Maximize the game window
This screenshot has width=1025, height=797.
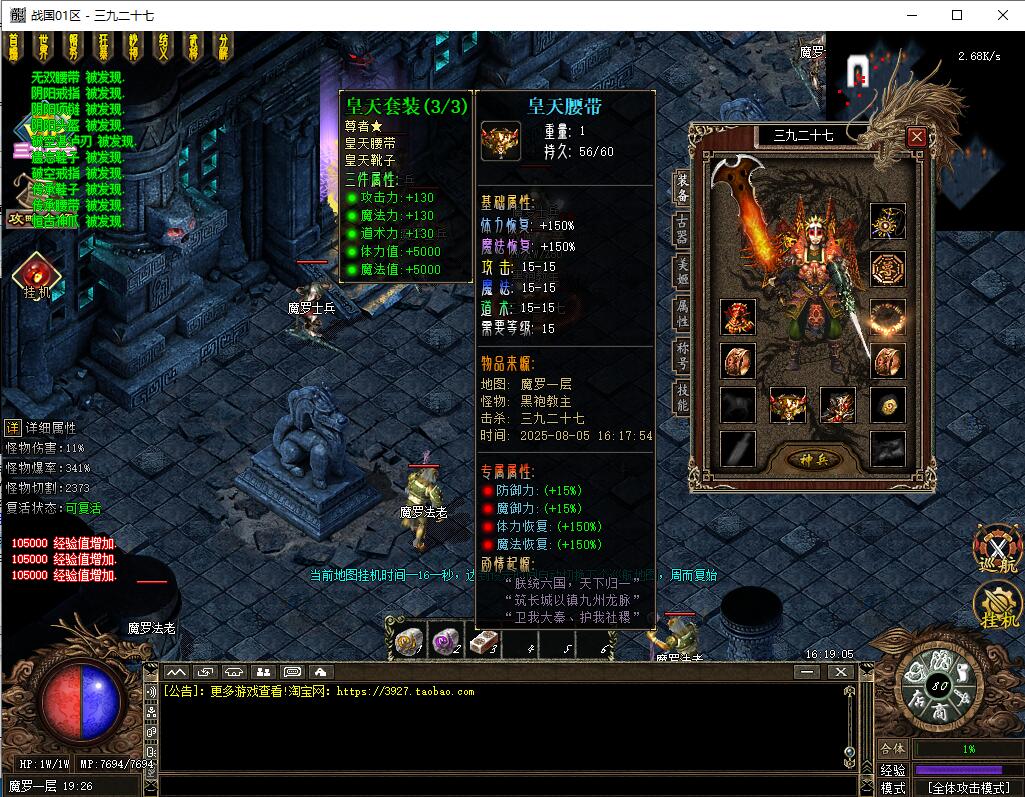point(957,15)
